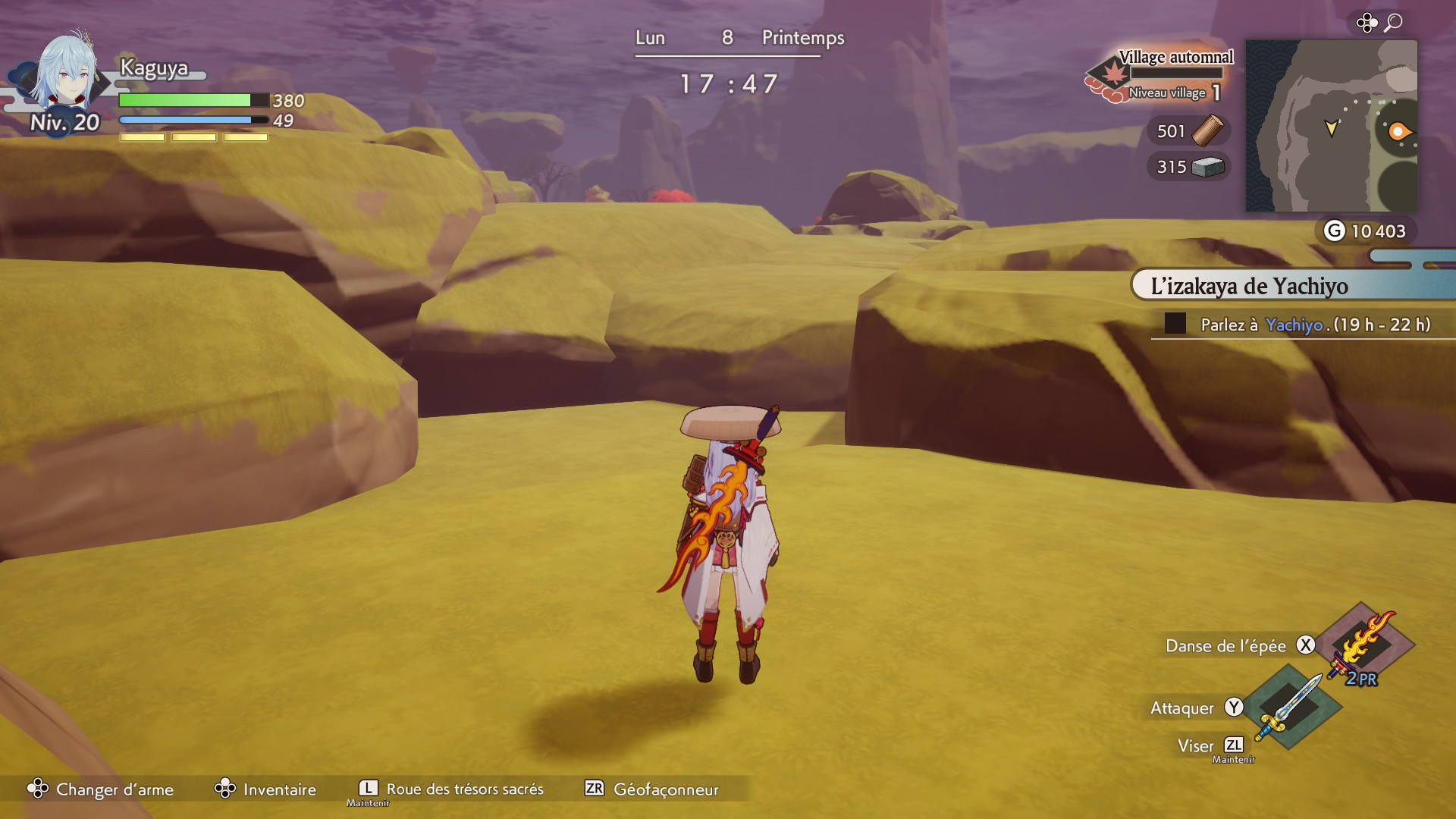Image resolution: width=1456 pixels, height=819 pixels.
Task: Open the L'izakaya de Yachiyo quest tracker
Action: [x=1249, y=286]
